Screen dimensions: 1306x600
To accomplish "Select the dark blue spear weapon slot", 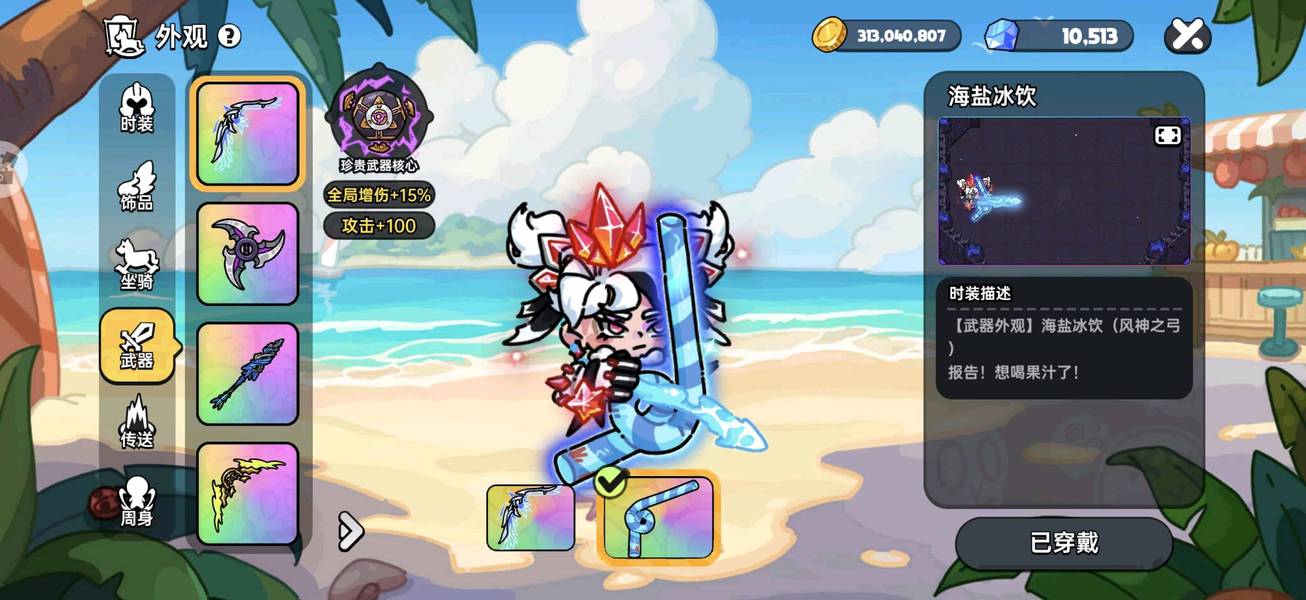I will 247,374.
